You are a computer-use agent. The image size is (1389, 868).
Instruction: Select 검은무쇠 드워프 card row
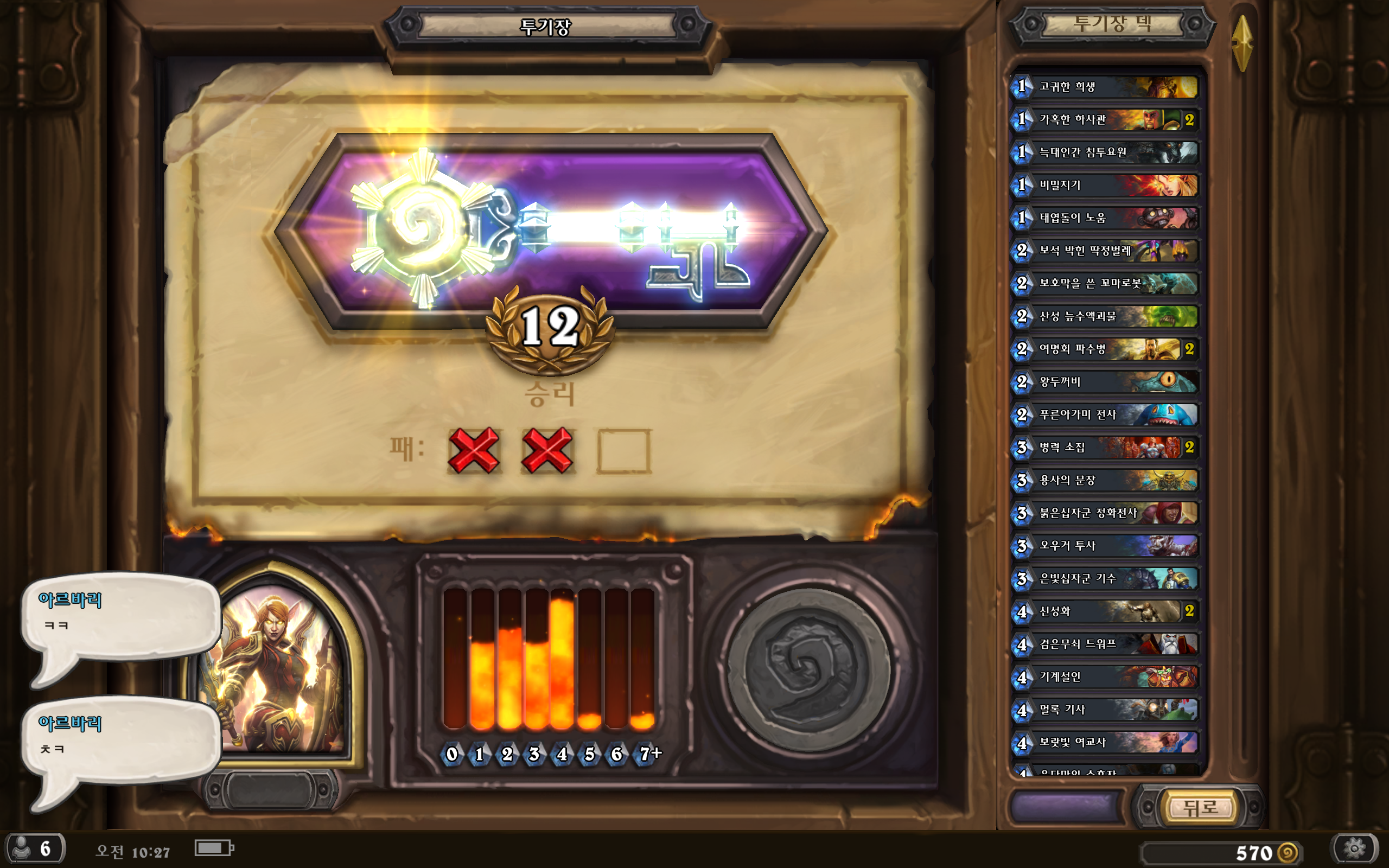[x=1104, y=643]
